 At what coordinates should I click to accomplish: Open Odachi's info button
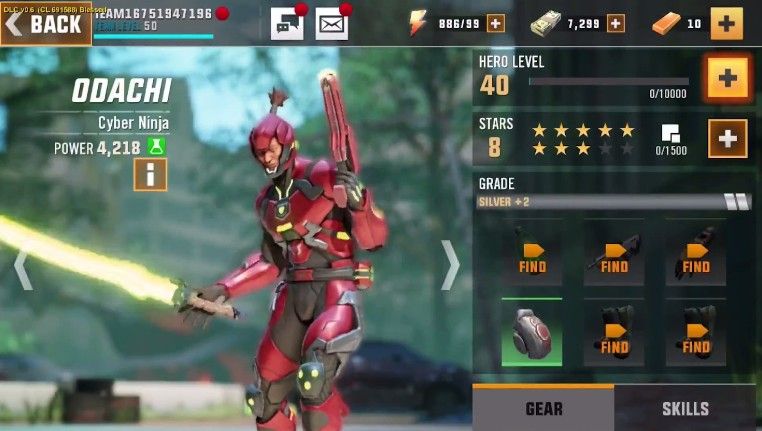[150, 174]
